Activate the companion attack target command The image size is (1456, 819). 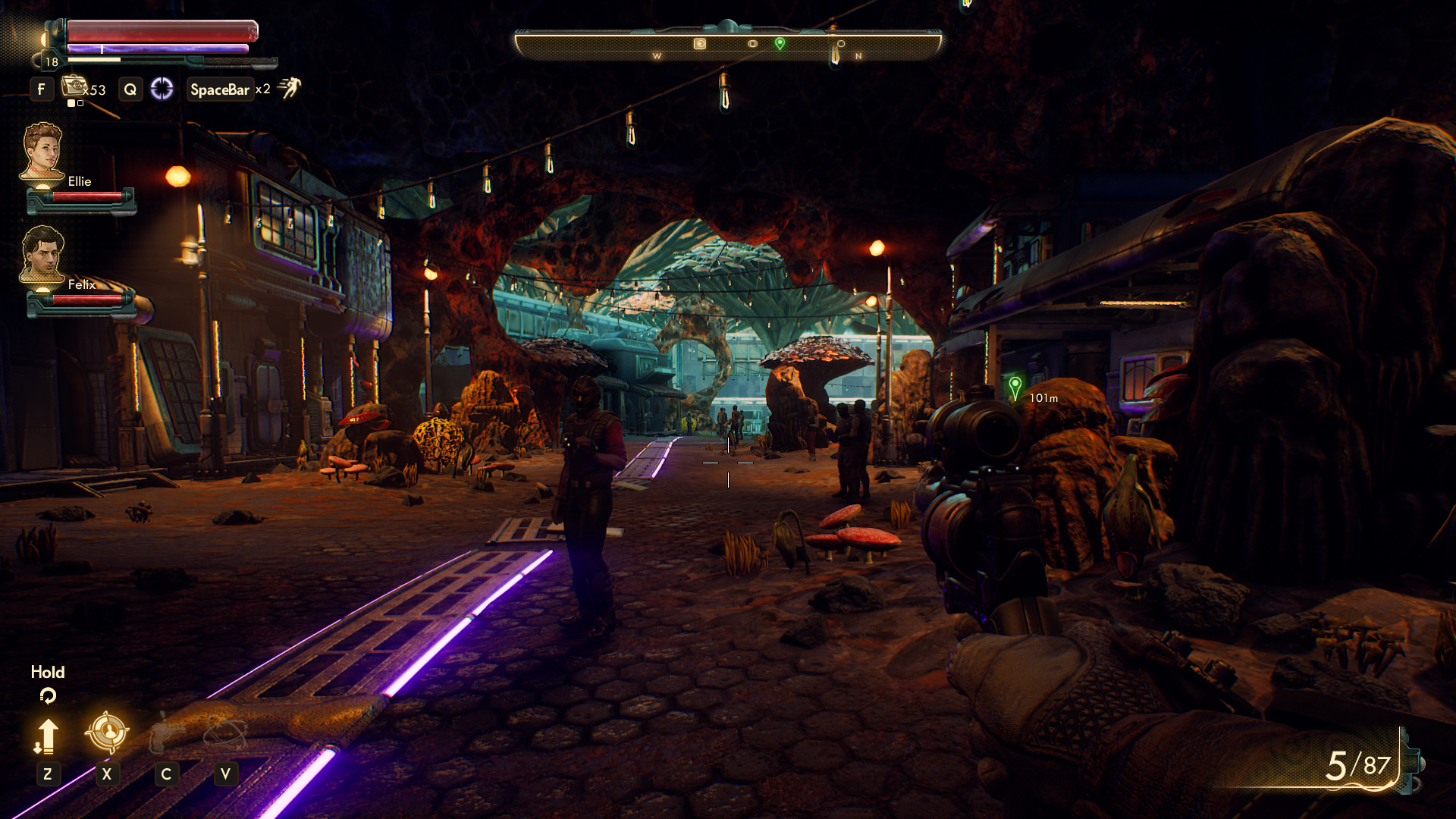tap(107, 732)
